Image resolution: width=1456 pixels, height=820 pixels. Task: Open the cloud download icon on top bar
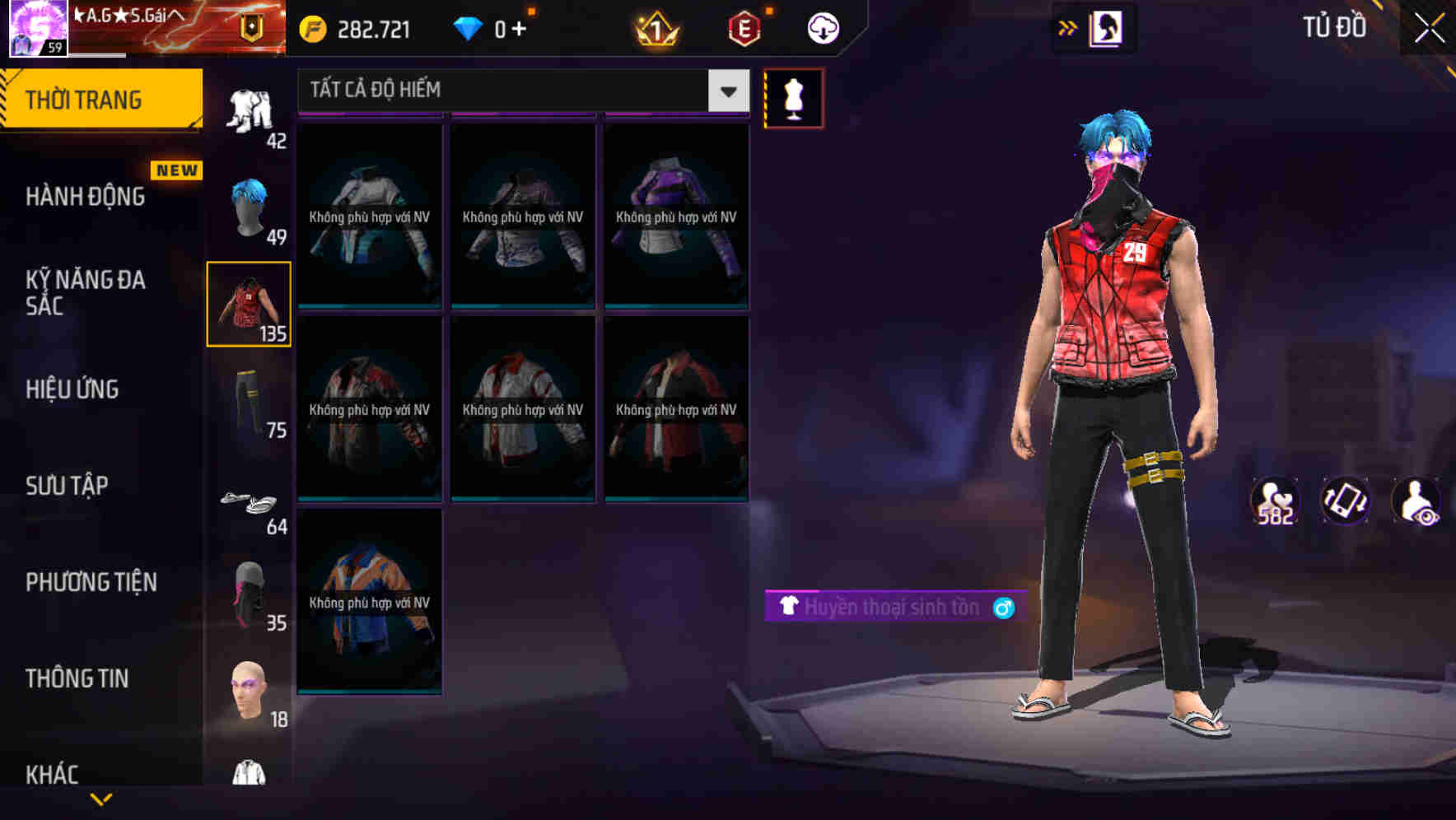[x=821, y=27]
